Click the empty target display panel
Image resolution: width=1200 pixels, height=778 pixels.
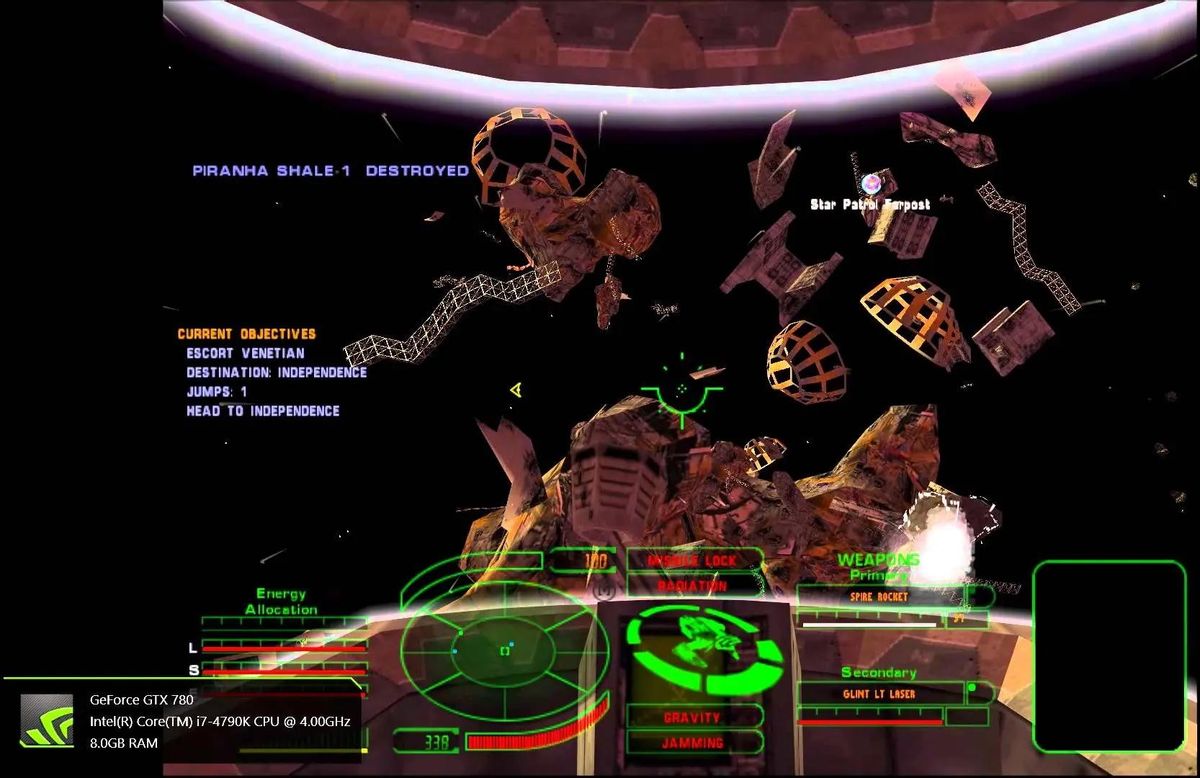coord(1108,655)
